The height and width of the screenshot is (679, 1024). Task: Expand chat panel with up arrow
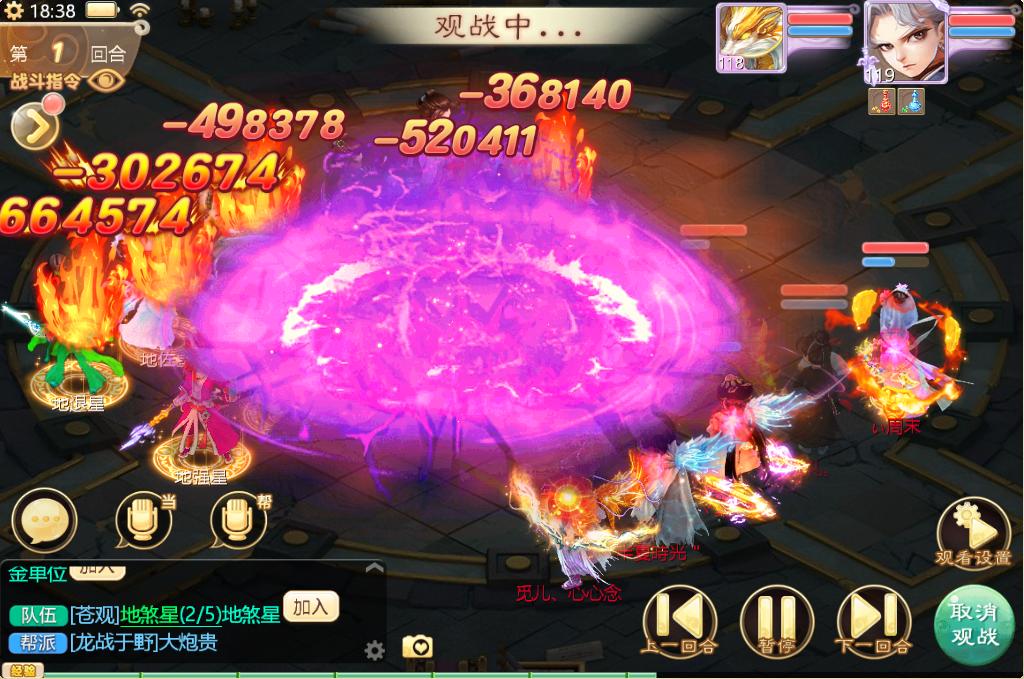pyautogui.click(x=374, y=568)
